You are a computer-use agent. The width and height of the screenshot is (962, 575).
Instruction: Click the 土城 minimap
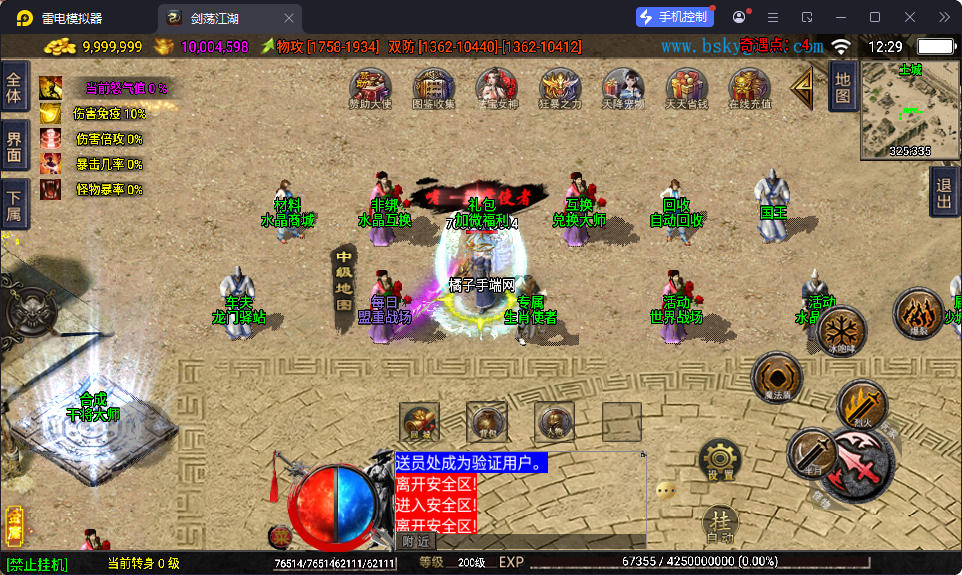click(909, 110)
